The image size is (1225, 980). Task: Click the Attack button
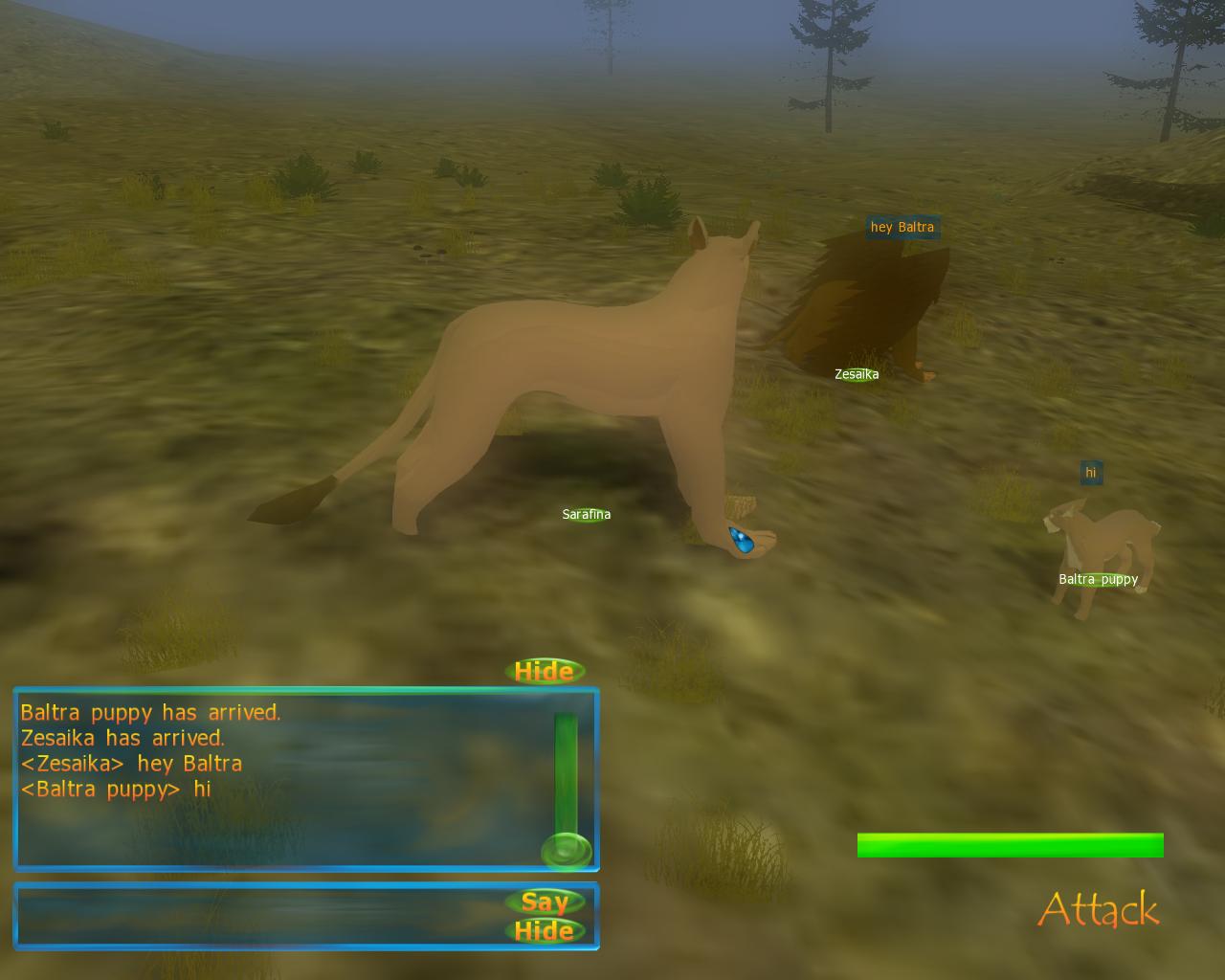click(x=1098, y=909)
